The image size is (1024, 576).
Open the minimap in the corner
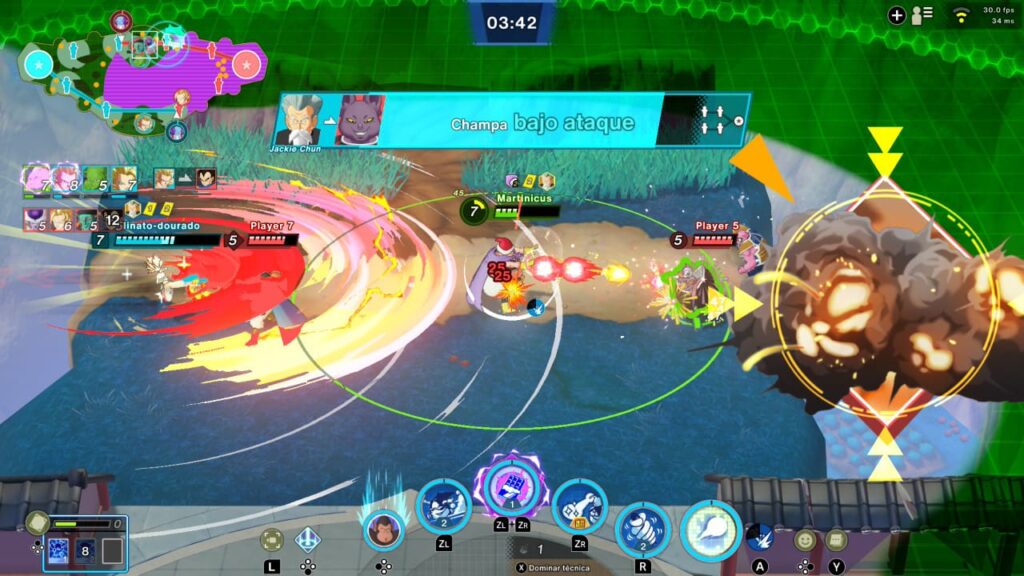click(140, 68)
